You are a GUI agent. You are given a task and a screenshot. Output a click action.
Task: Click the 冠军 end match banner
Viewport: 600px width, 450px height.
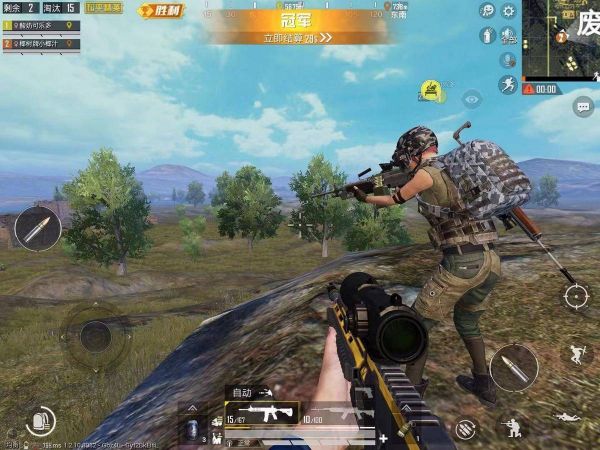point(300,24)
